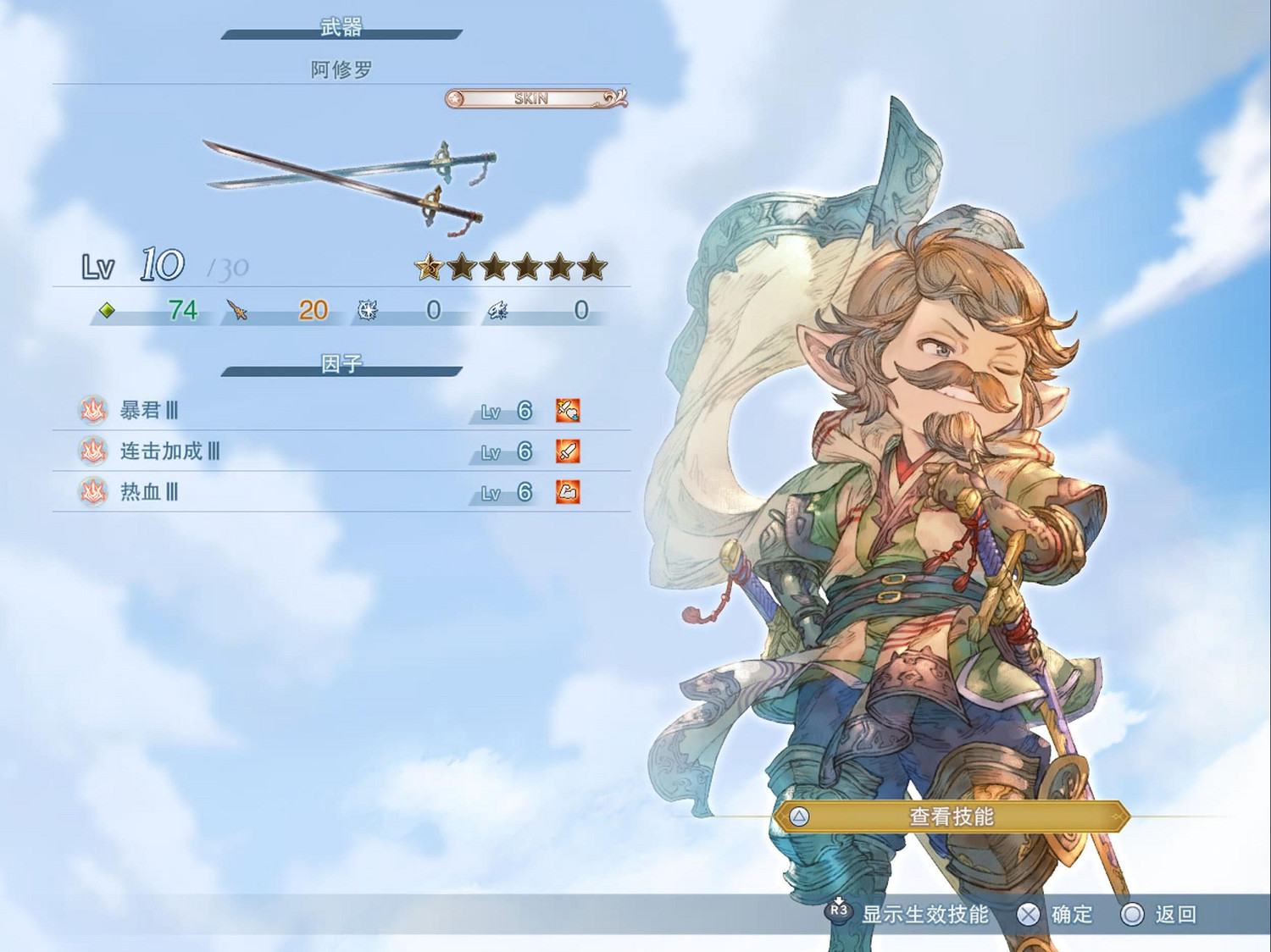Click the 热血 III flexed-arm trait icon
The image size is (1271, 952).
point(566,493)
